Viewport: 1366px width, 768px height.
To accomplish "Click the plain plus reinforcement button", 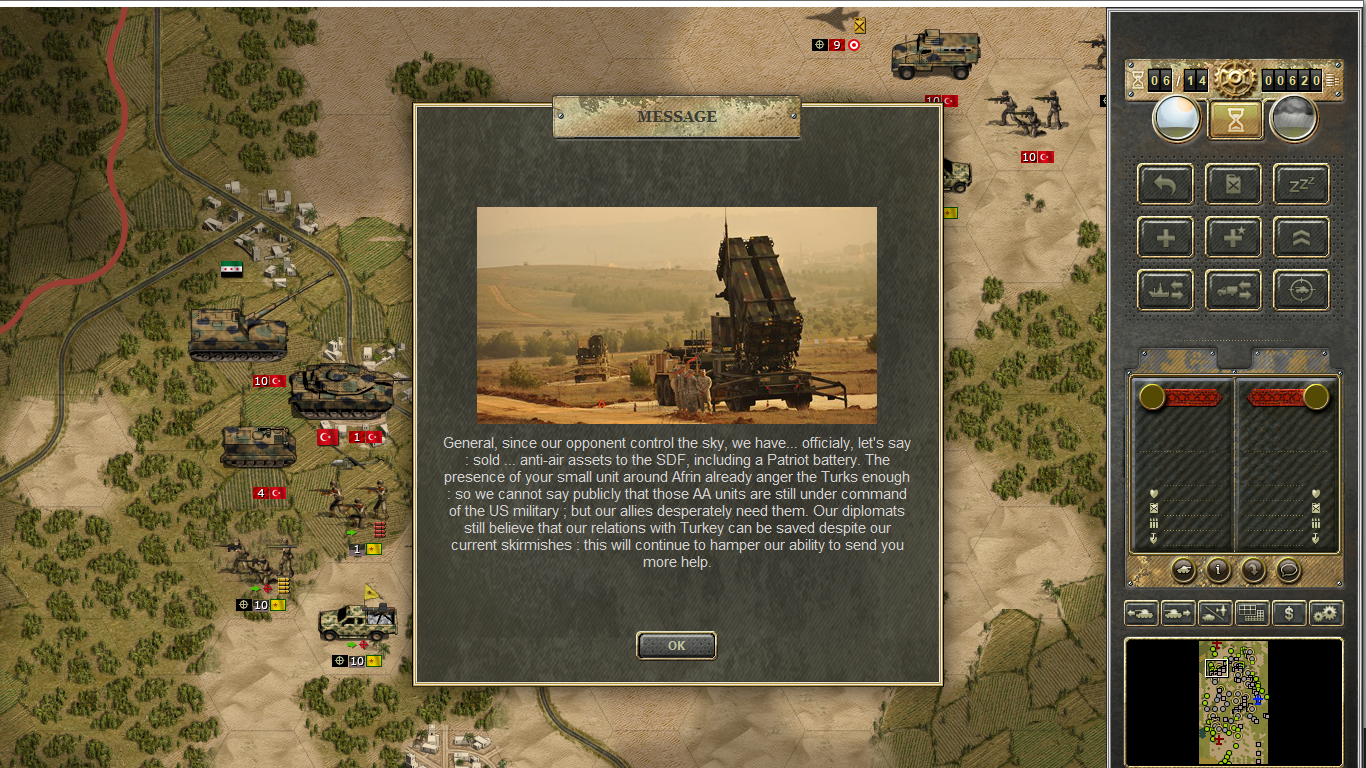I will click(1165, 237).
